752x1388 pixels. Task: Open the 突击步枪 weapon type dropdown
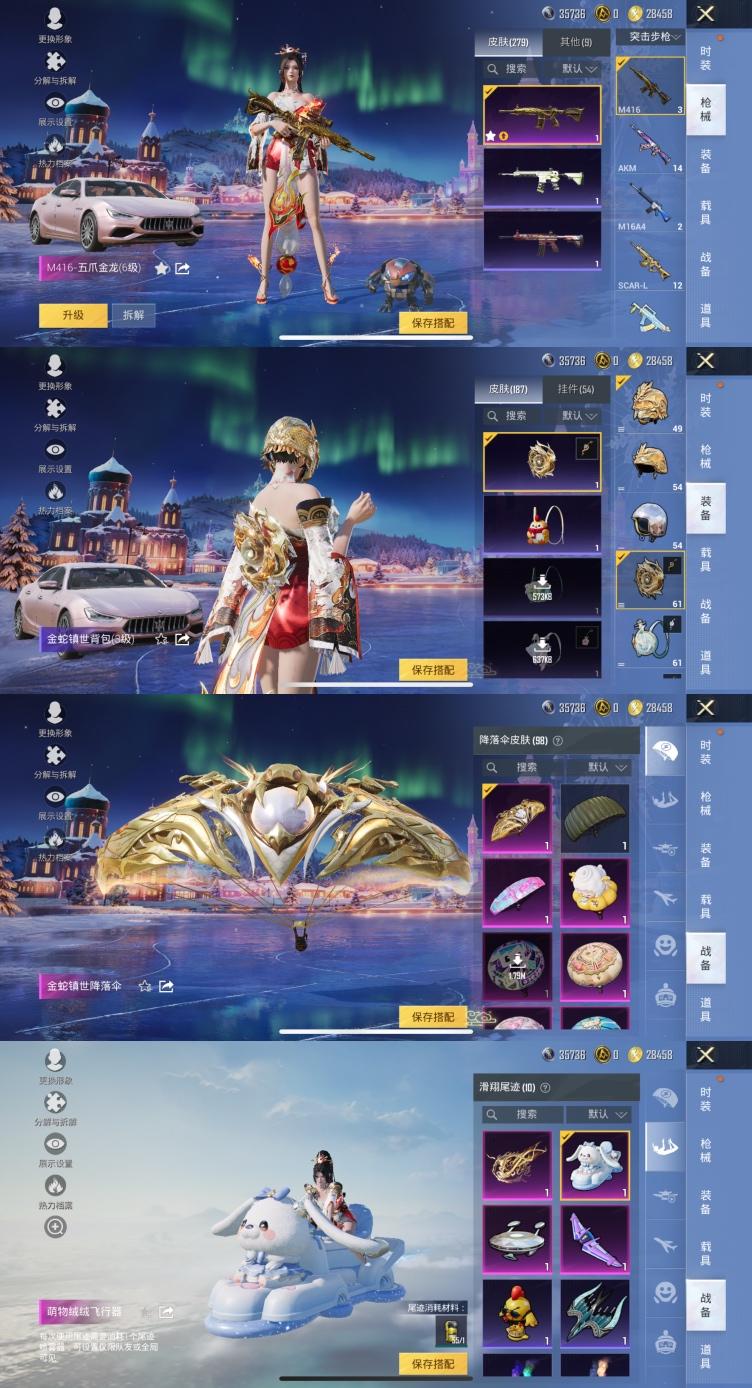point(650,37)
